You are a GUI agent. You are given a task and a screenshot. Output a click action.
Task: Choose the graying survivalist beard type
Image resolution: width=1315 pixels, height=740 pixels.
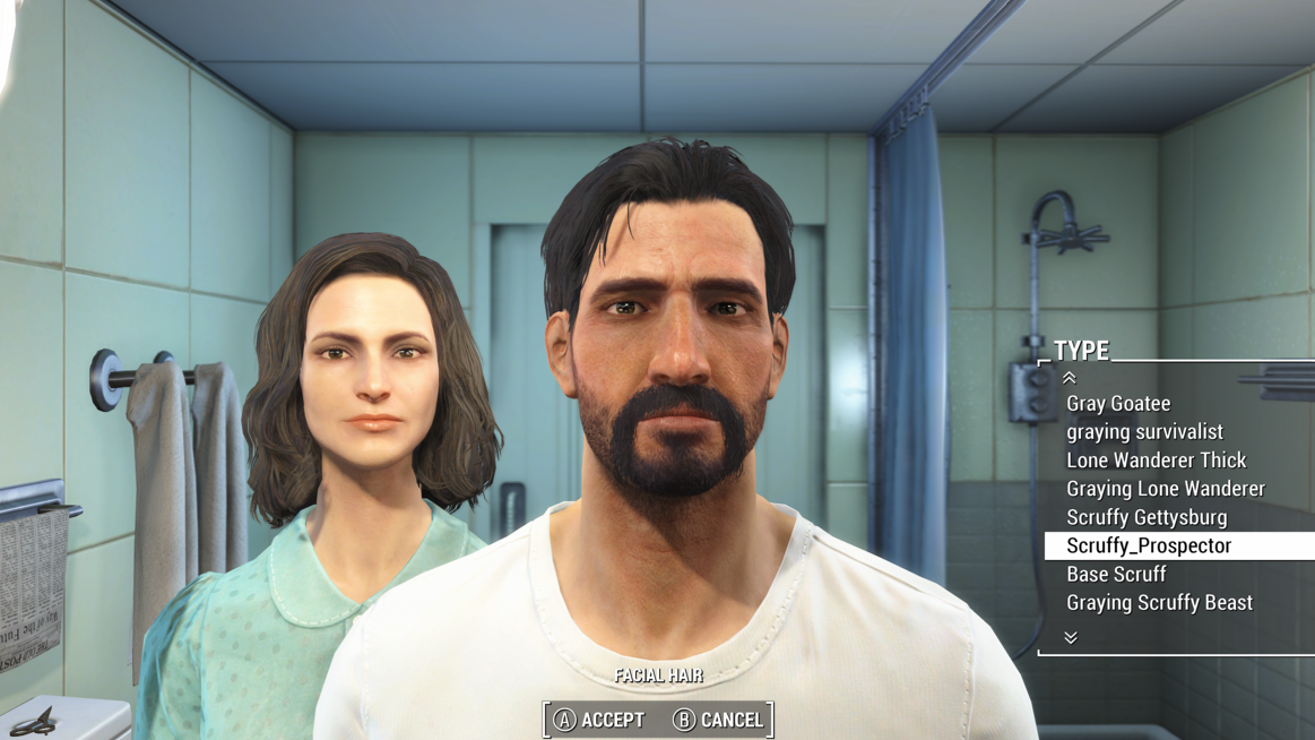[x=1144, y=432]
